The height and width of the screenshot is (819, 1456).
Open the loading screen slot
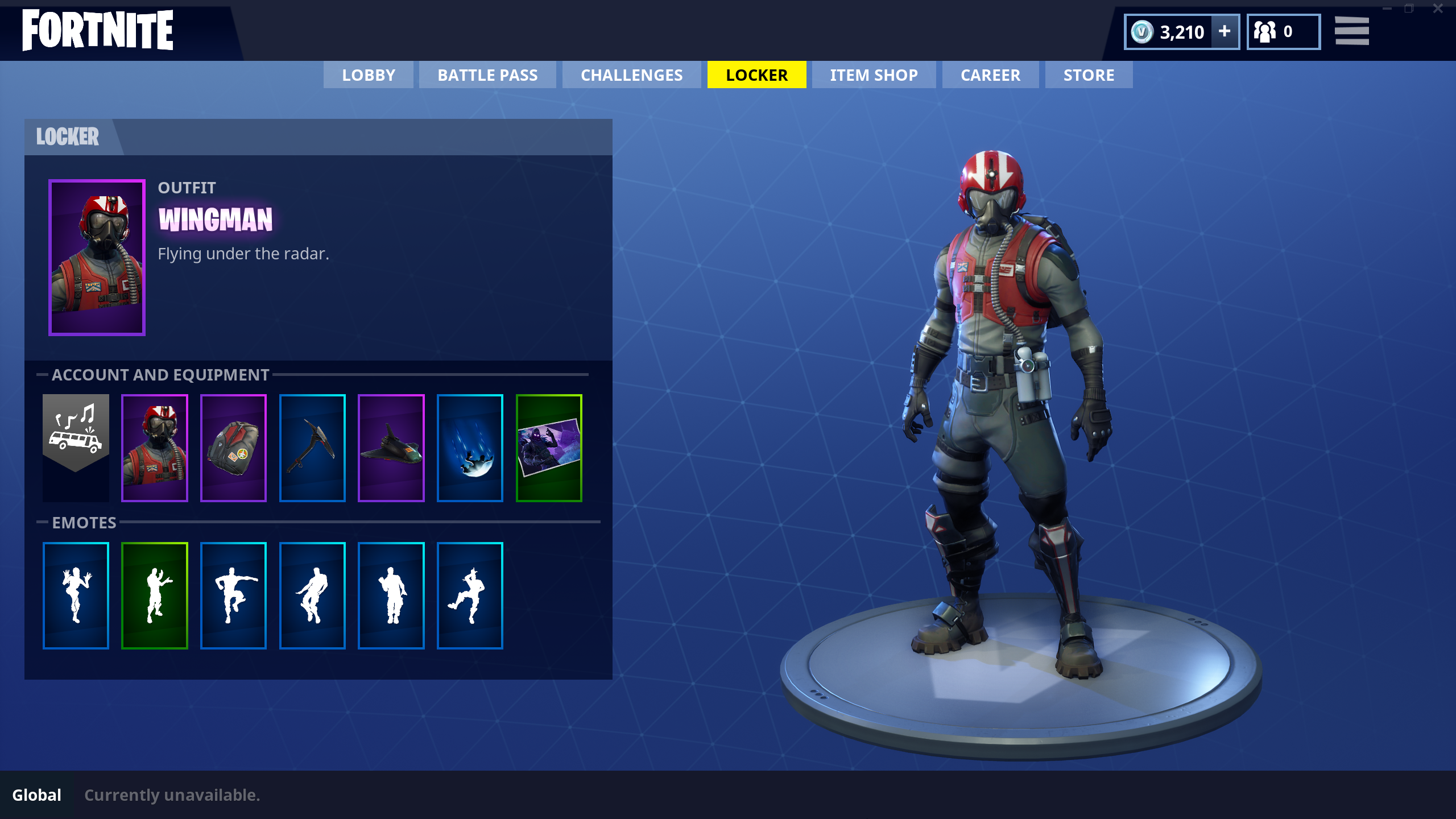point(548,446)
